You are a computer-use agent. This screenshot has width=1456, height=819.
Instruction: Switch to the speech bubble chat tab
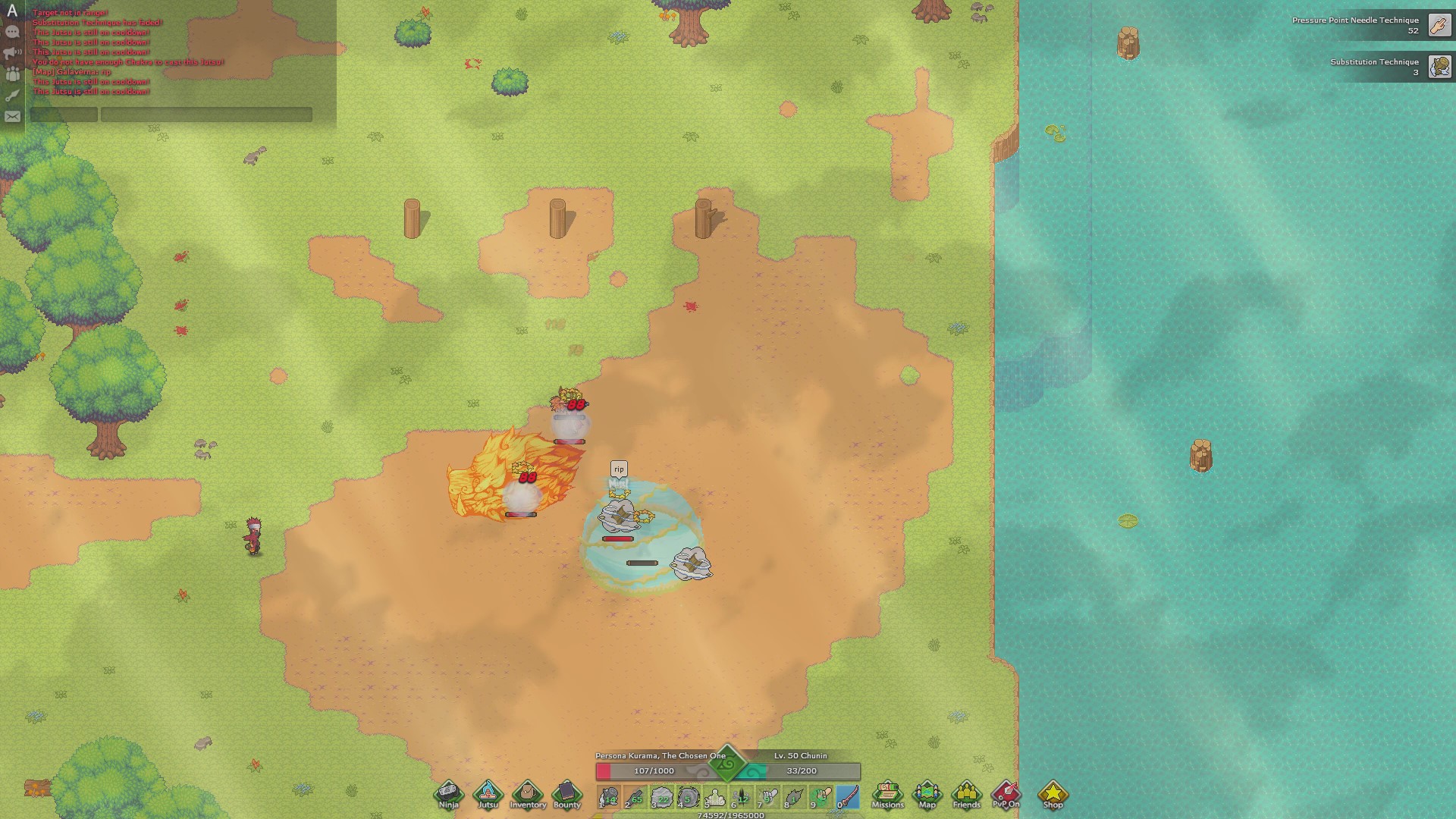coord(12,32)
